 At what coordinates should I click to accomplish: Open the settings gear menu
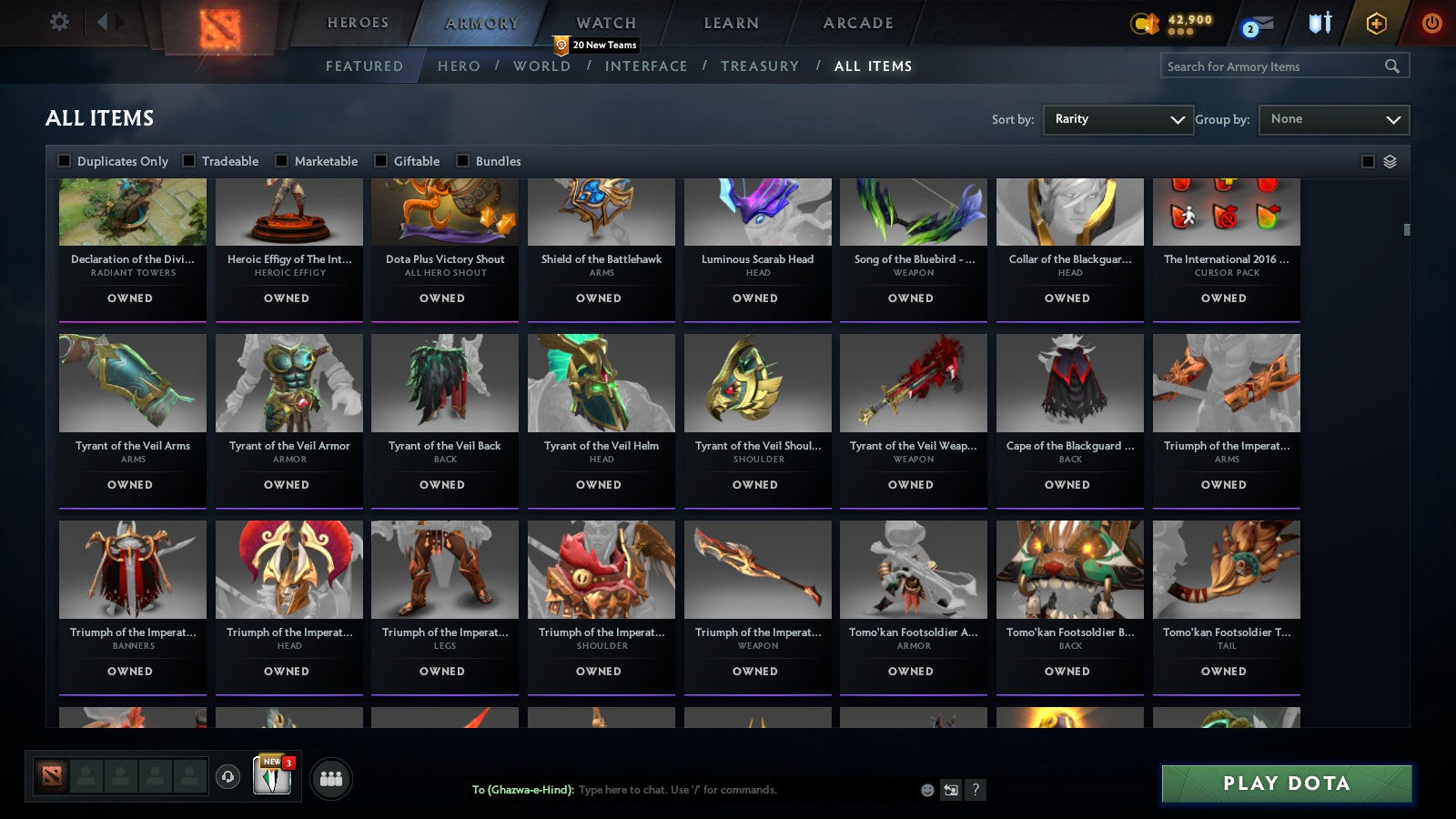59,22
